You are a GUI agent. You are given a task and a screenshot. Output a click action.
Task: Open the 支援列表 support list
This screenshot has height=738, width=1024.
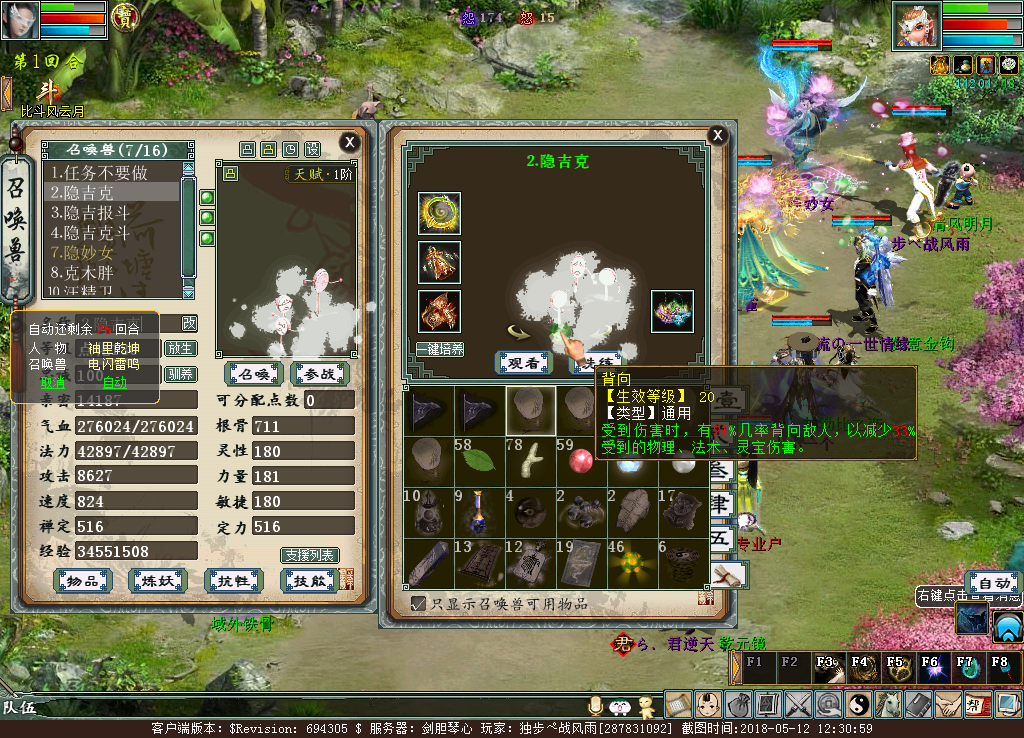(x=309, y=555)
